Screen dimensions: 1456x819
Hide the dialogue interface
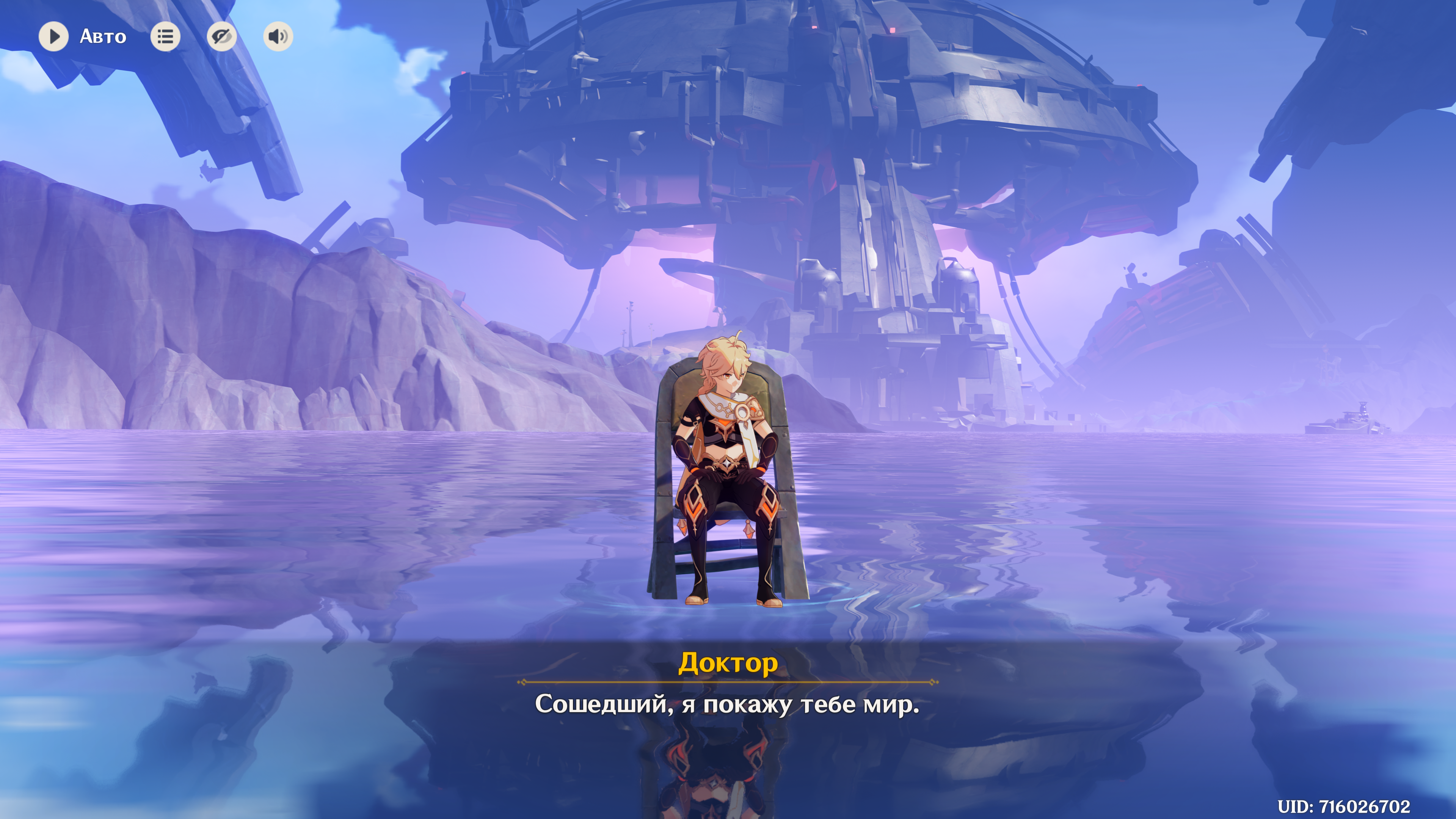click(221, 37)
